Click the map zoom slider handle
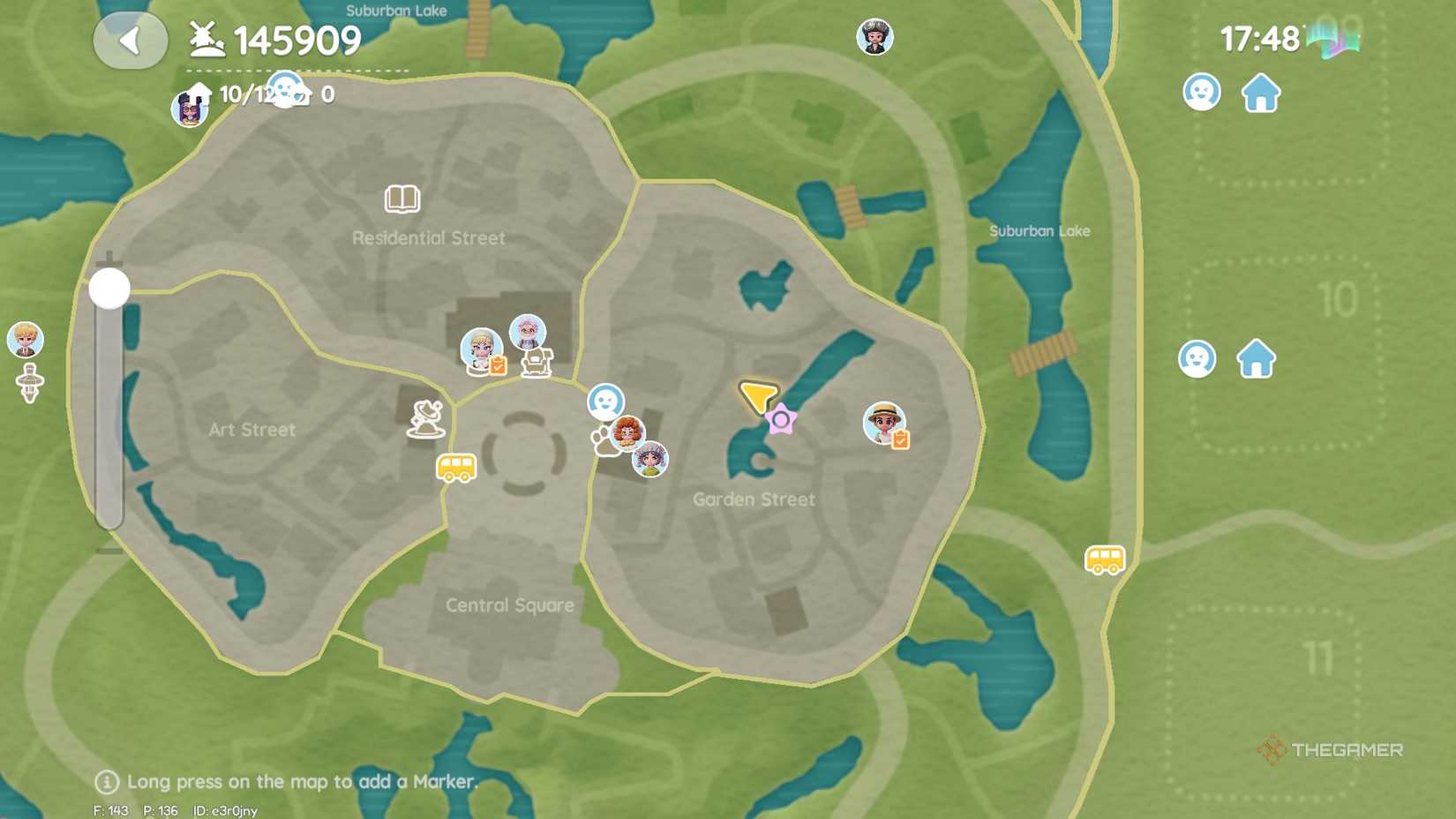Viewport: 1456px width, 819px height. [x=109, y=289]
